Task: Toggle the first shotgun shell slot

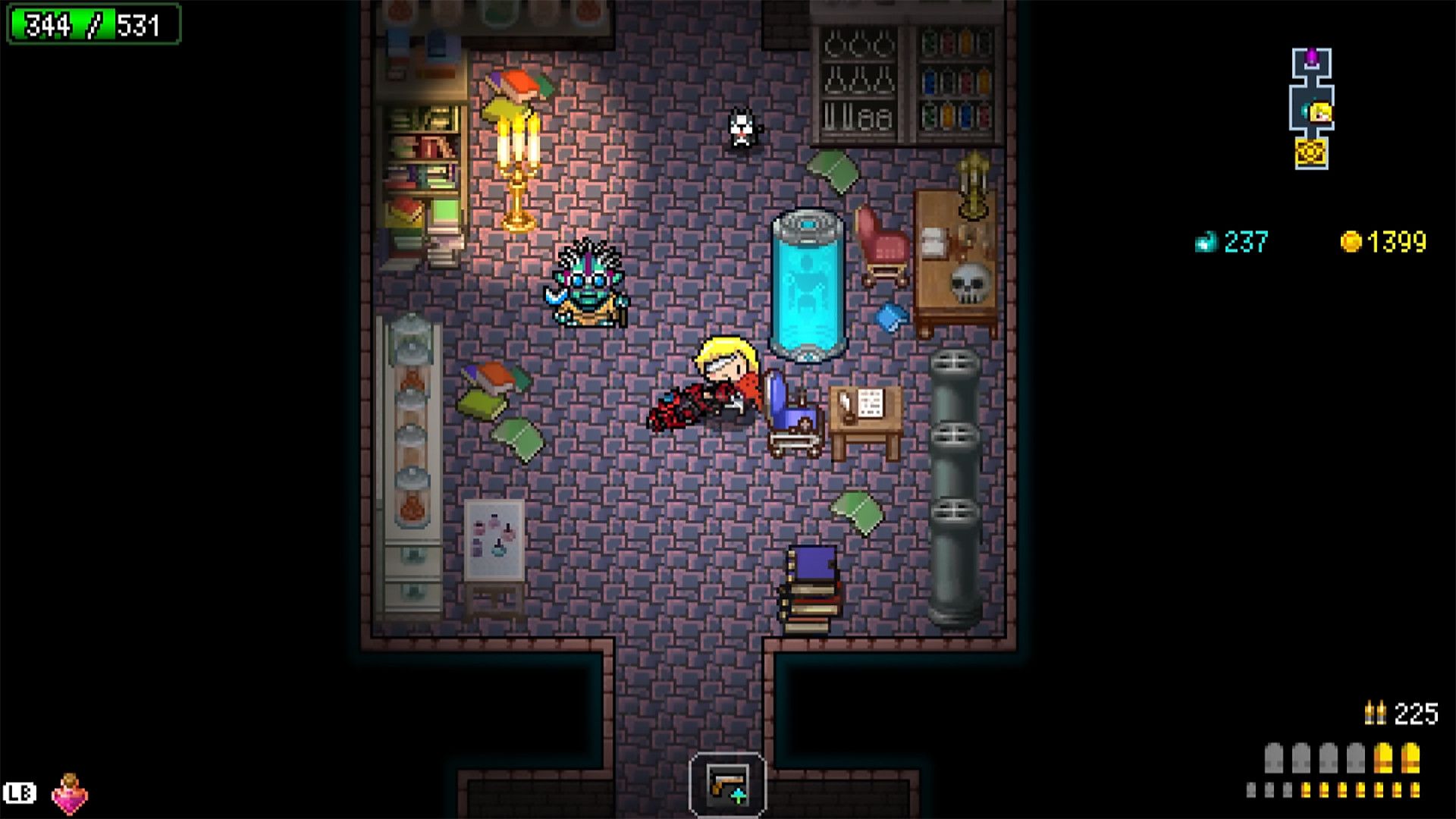Action: [1274, 757]
